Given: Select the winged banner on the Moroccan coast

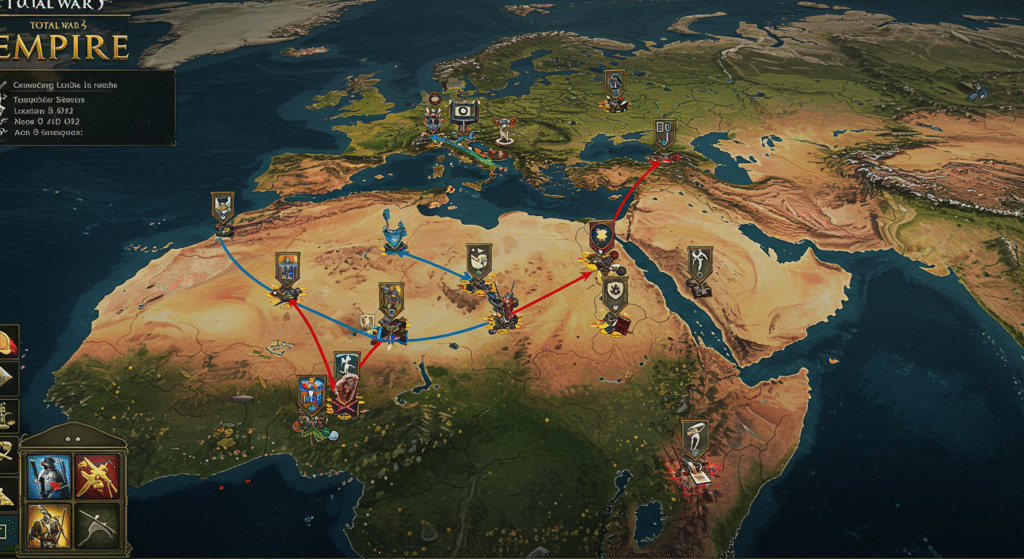Looking at the screenshot, I should 223,208.
